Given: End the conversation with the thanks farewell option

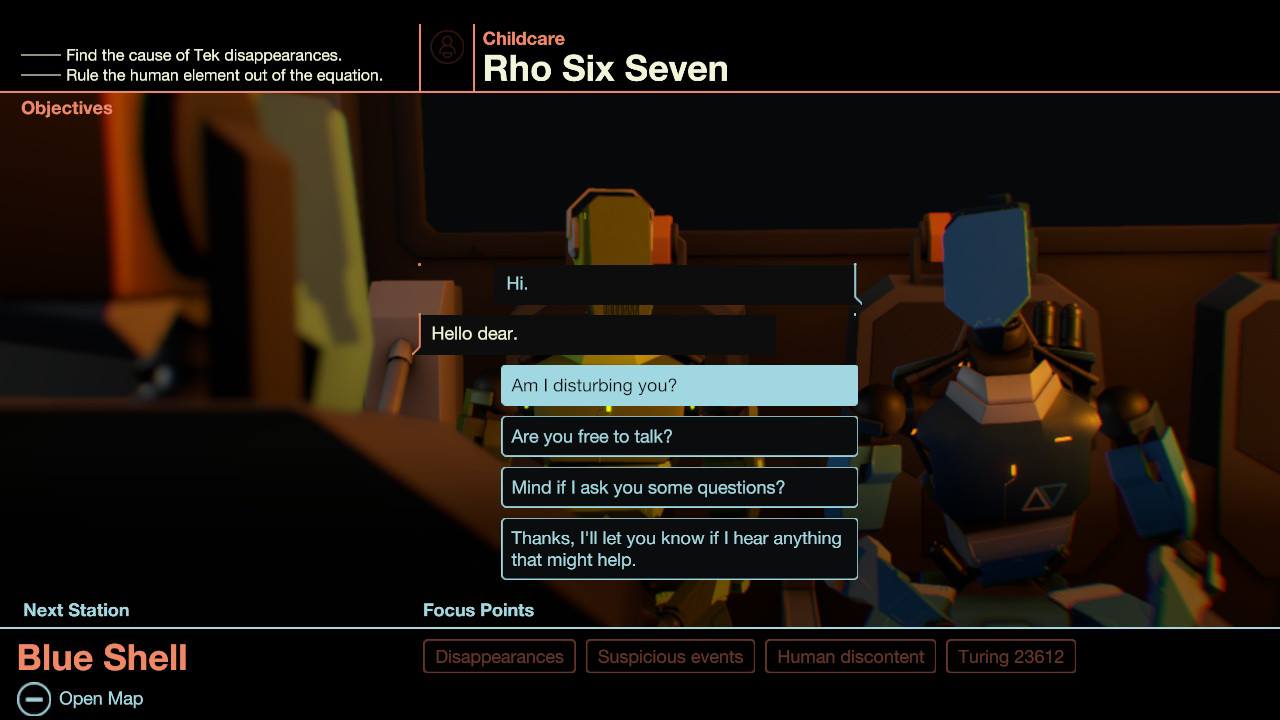Looking at the screenshot, I should coord(679,548).
